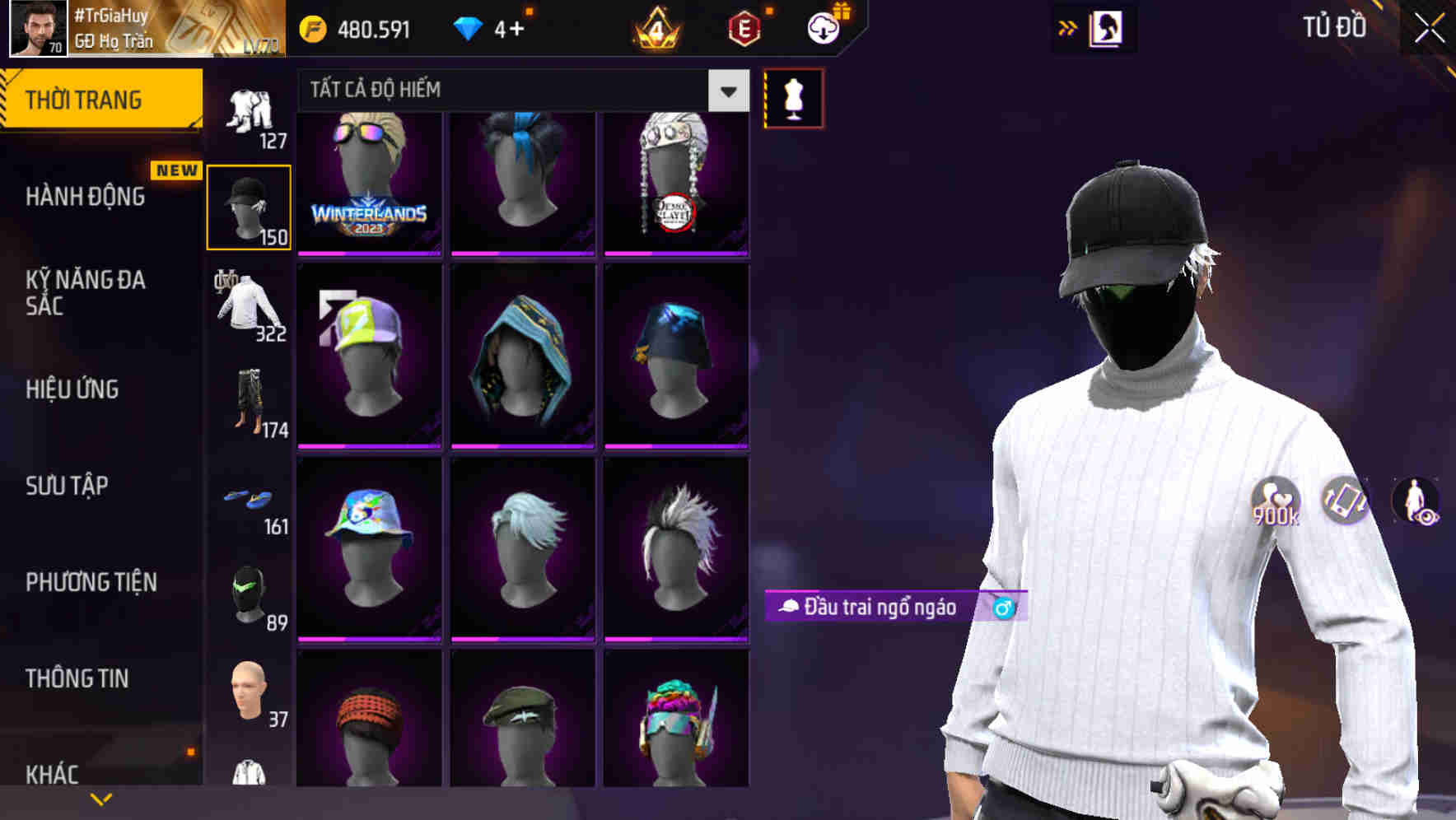1456x820 pixels.
Task: Open the TẤT CẢ ĐỘ HIẾM rarity dropdown
Action: (726, 91)
